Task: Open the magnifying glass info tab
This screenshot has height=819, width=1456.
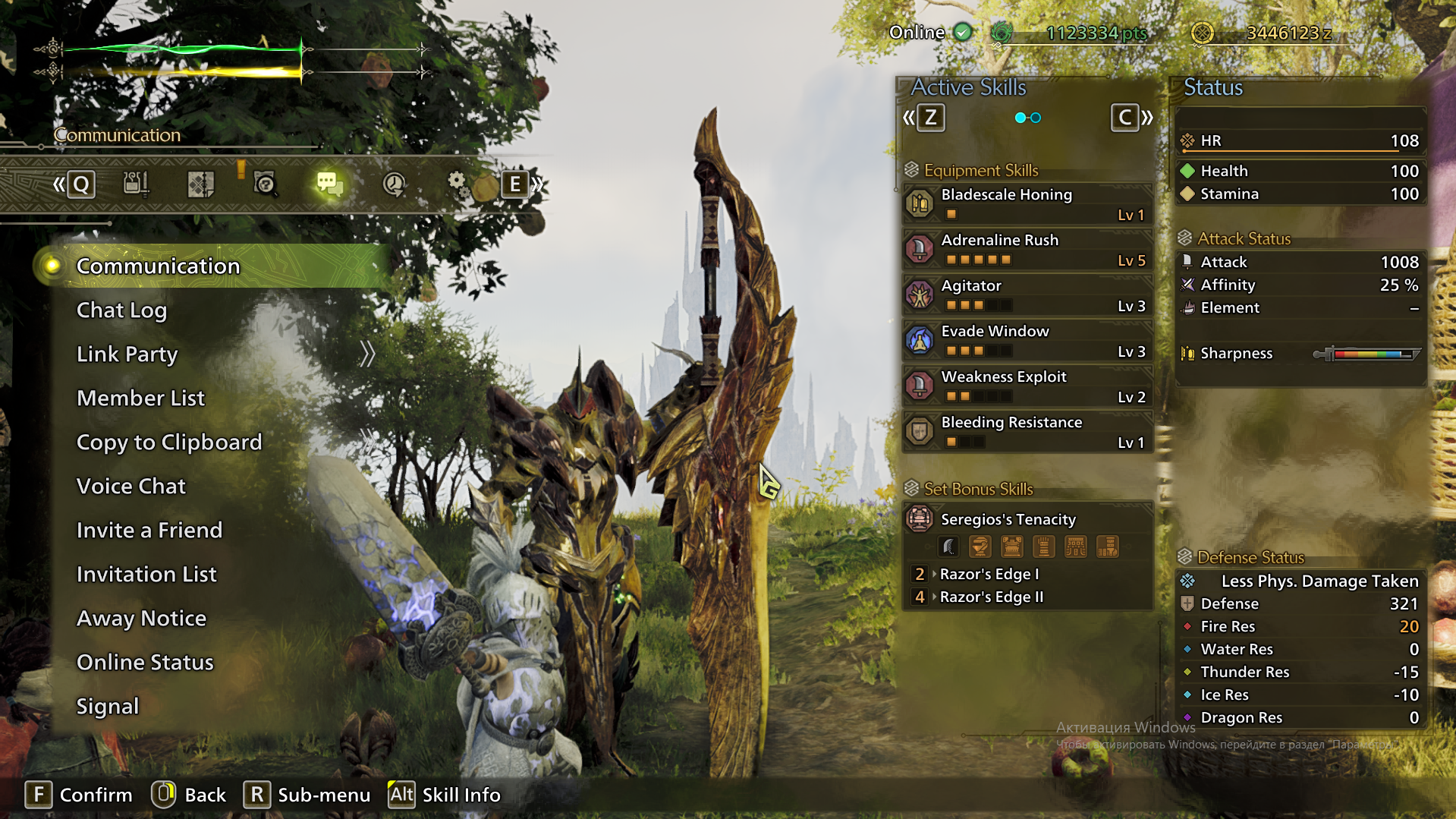Action: 265,184
